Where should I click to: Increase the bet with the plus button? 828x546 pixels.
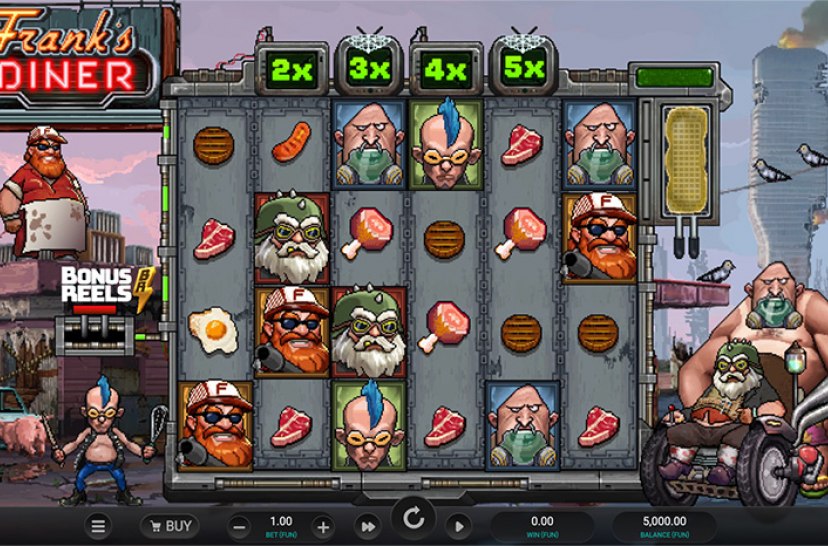coord(323,526)
